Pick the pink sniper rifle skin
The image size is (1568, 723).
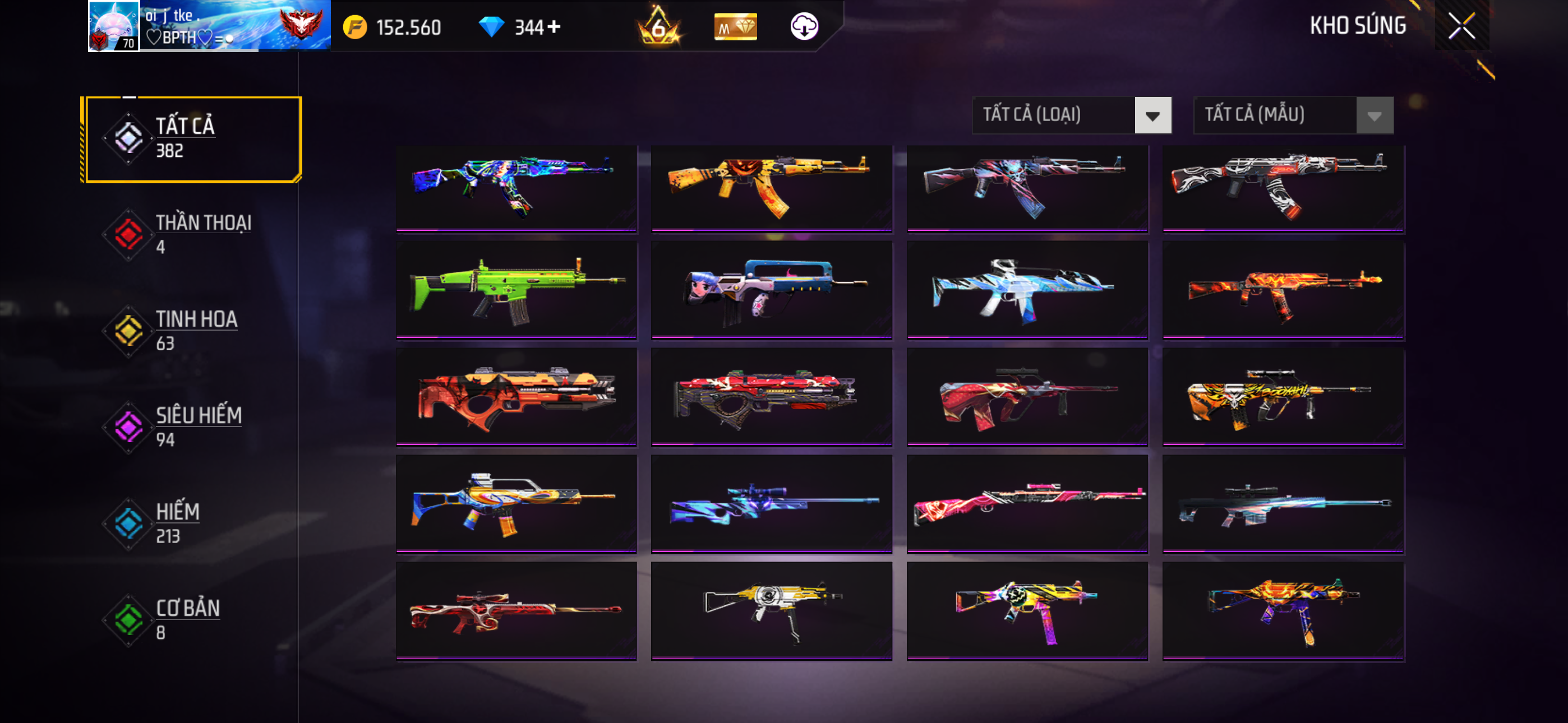click(x=1027, y=504)
